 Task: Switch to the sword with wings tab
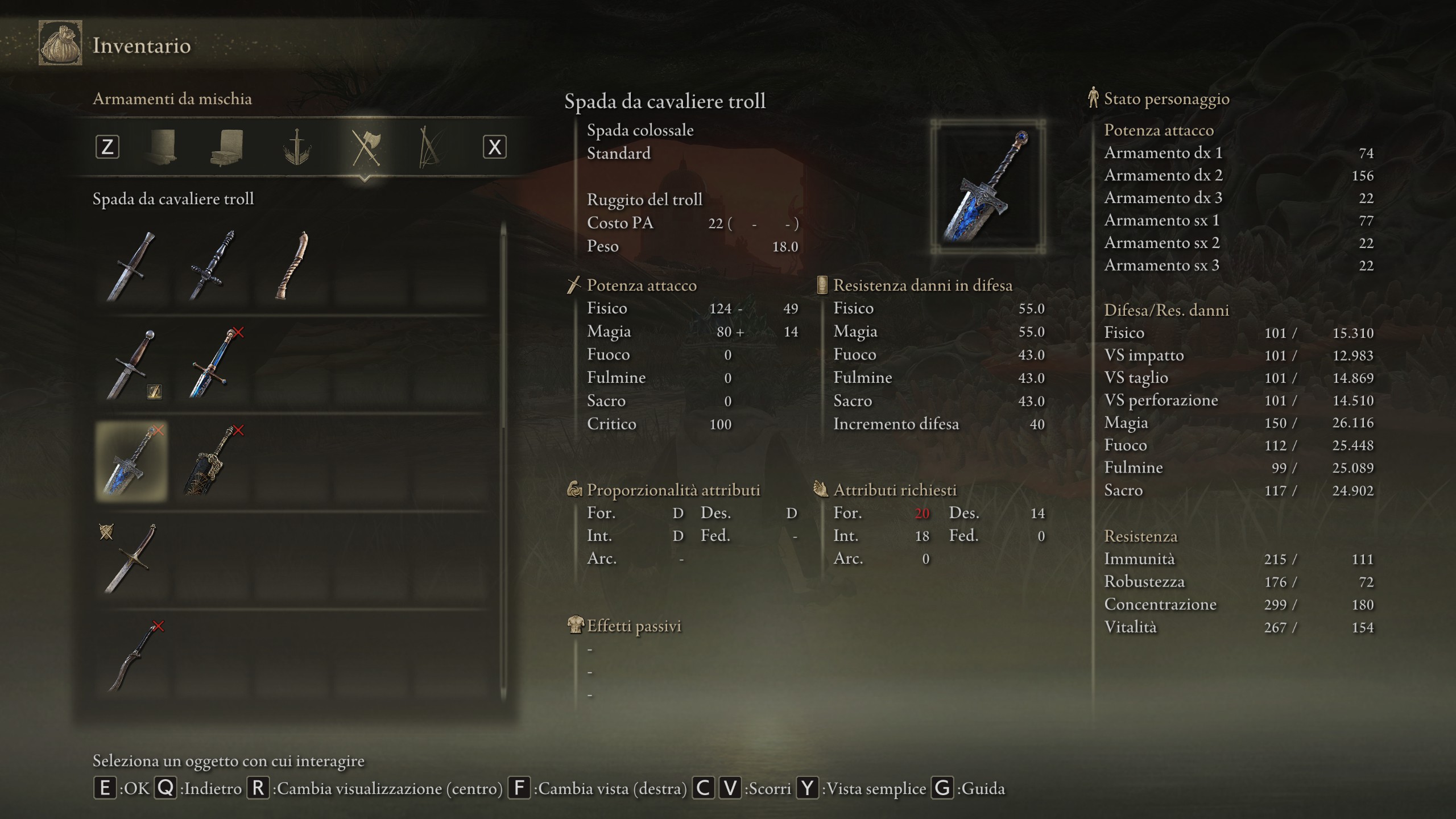tap(296, 147)
